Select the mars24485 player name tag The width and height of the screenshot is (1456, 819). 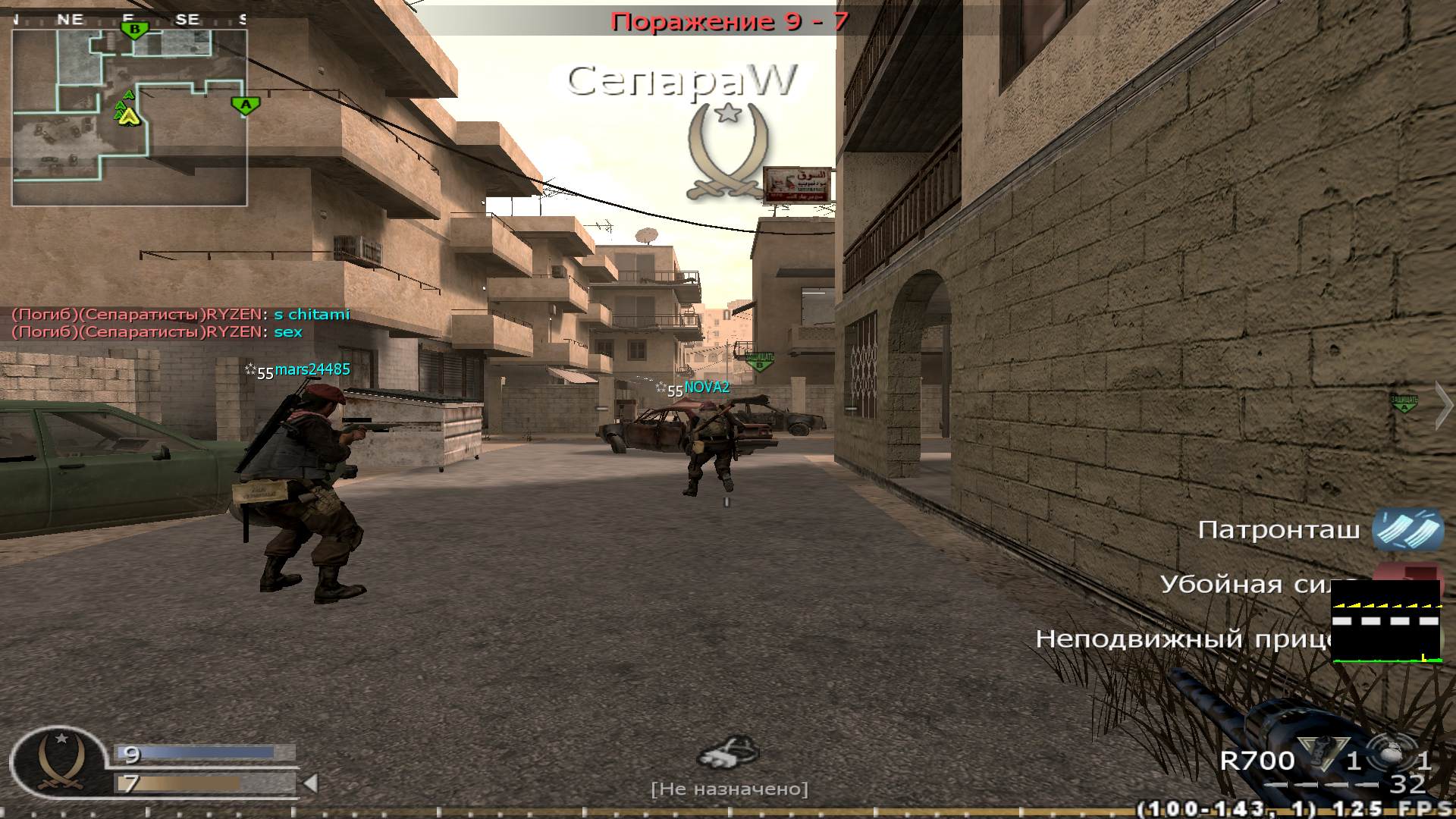click(312, 369)
